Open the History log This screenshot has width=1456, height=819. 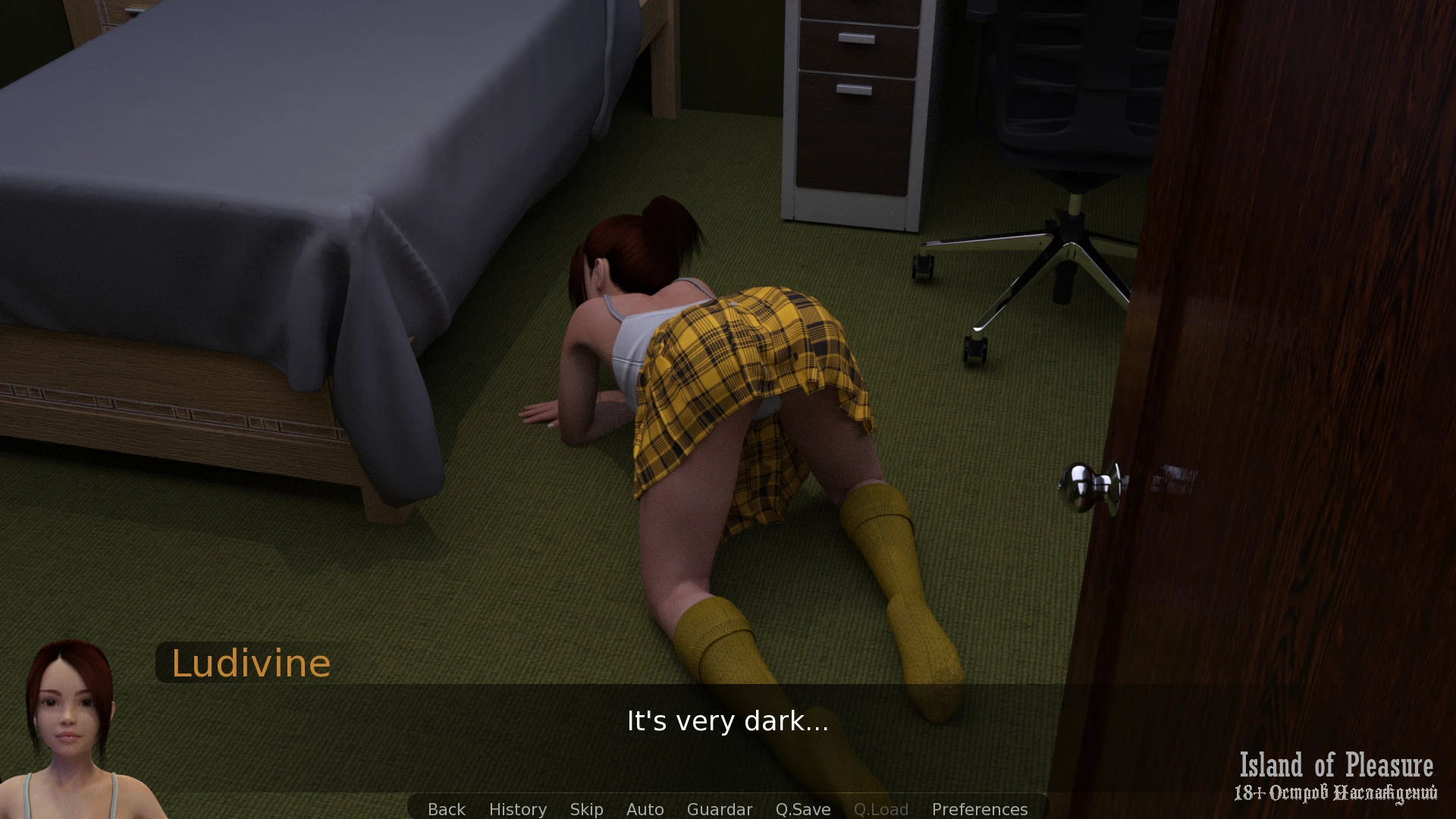point(517,809)
